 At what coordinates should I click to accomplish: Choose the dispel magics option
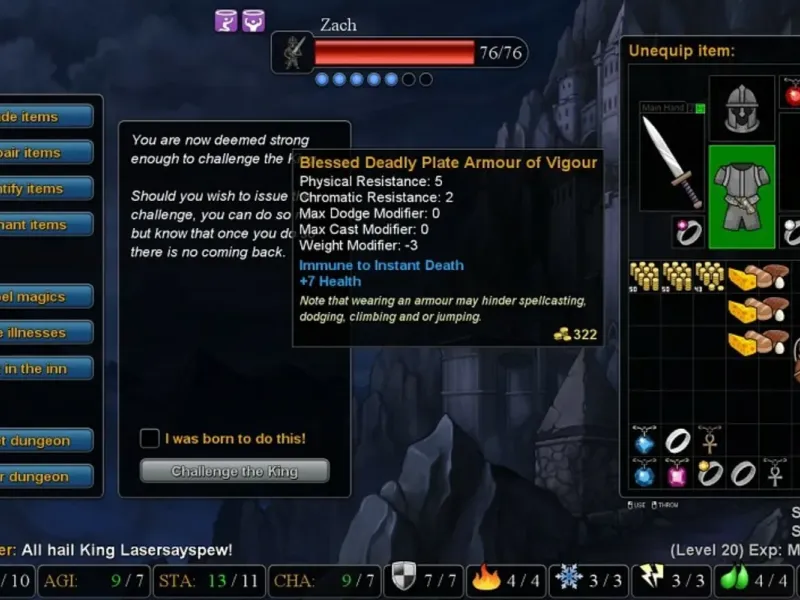45,297
